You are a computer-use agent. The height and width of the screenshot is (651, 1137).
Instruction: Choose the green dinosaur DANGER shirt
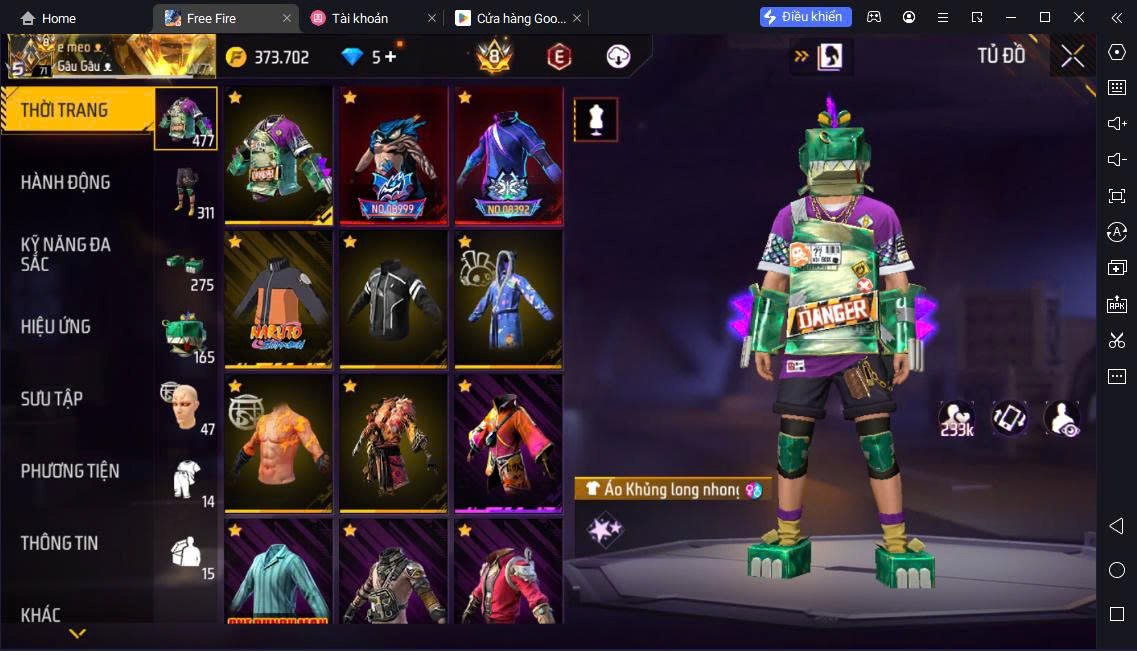278,155
